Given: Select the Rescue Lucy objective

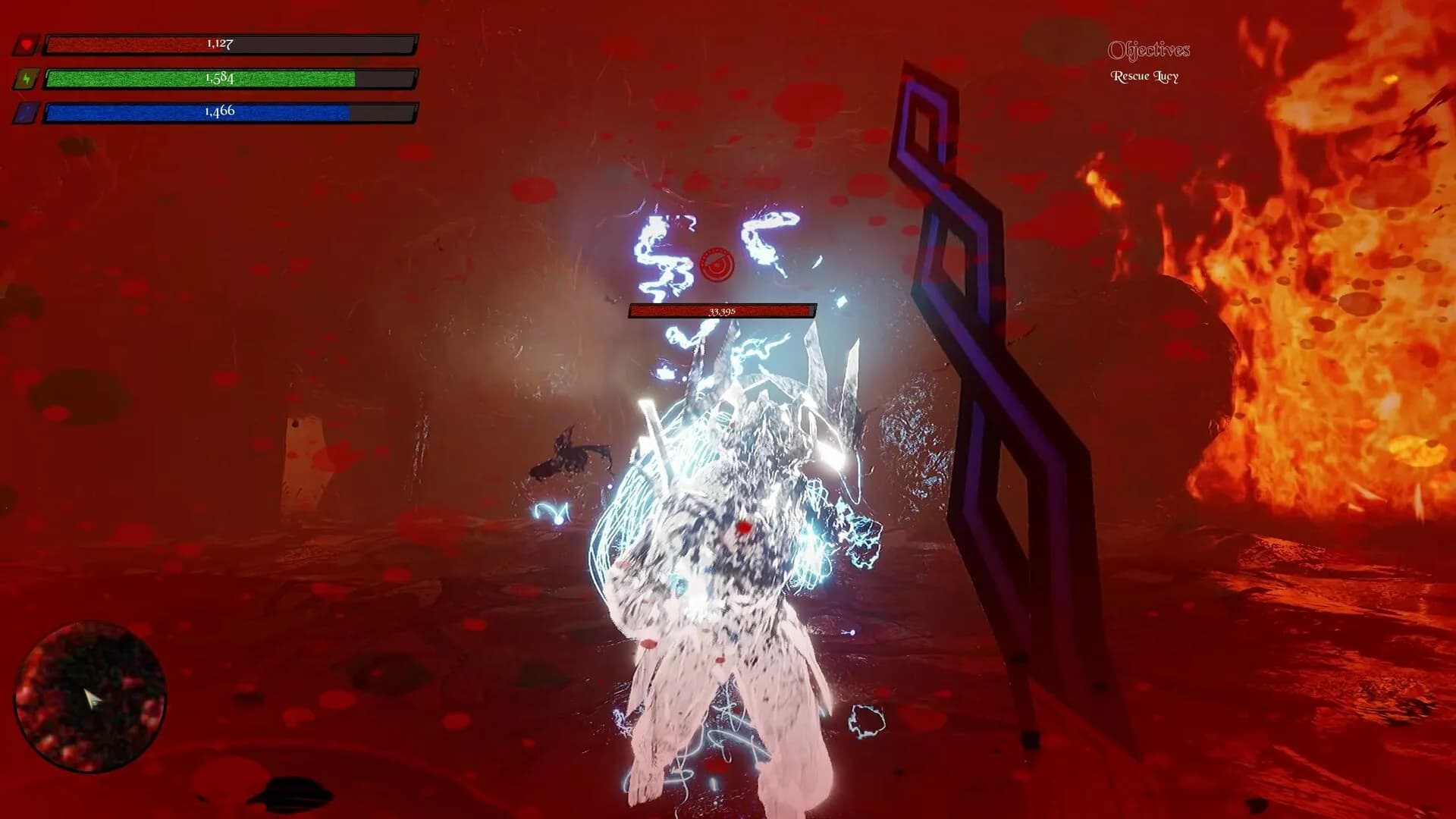Looking at the screenshot, I should (1144, 76).
